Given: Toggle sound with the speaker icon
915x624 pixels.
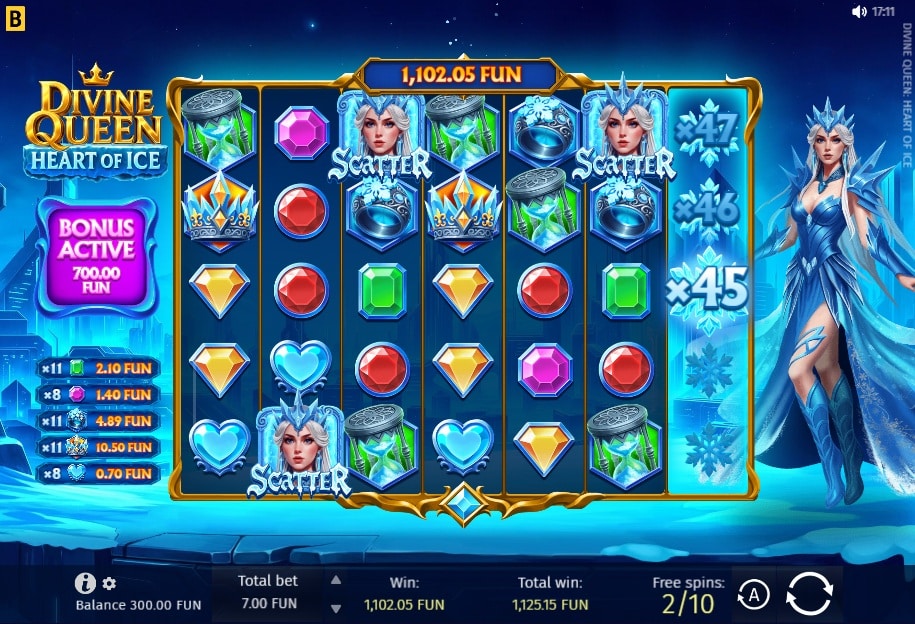Looking at the screenshot, I should tap(858, 12).
